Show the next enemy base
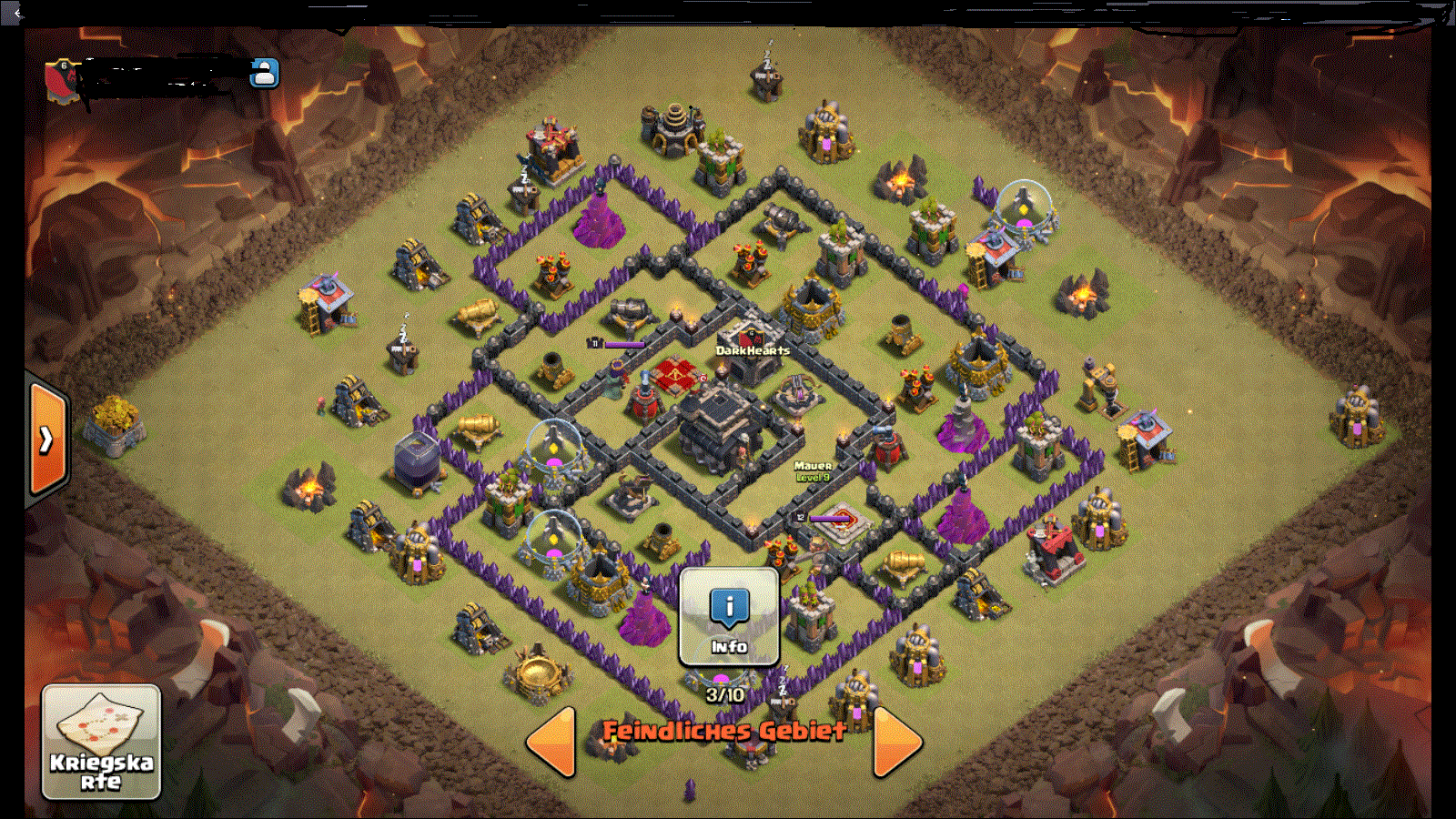The height and width of the screenshot is (819, 1456). point(896,741)
